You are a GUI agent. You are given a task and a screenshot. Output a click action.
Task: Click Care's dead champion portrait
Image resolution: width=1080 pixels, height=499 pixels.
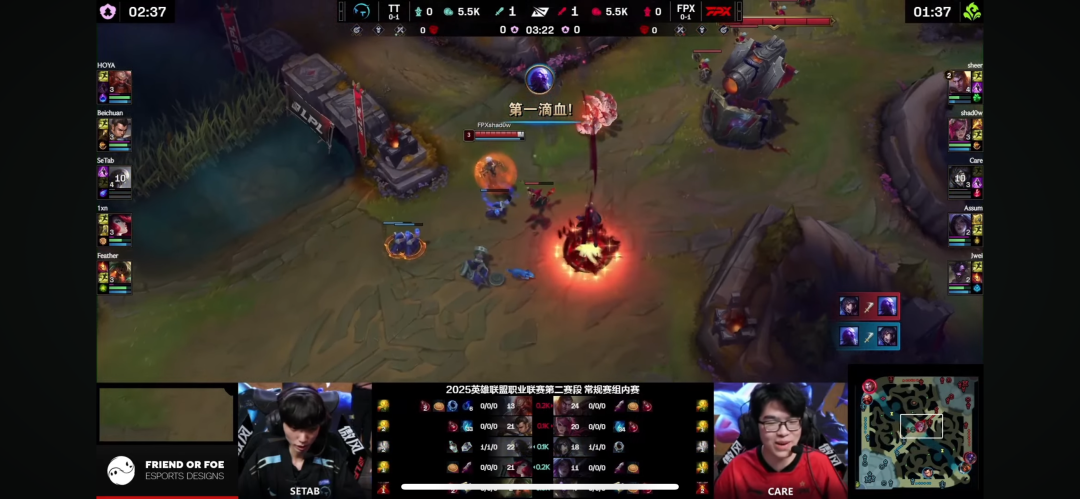point(959,178)
